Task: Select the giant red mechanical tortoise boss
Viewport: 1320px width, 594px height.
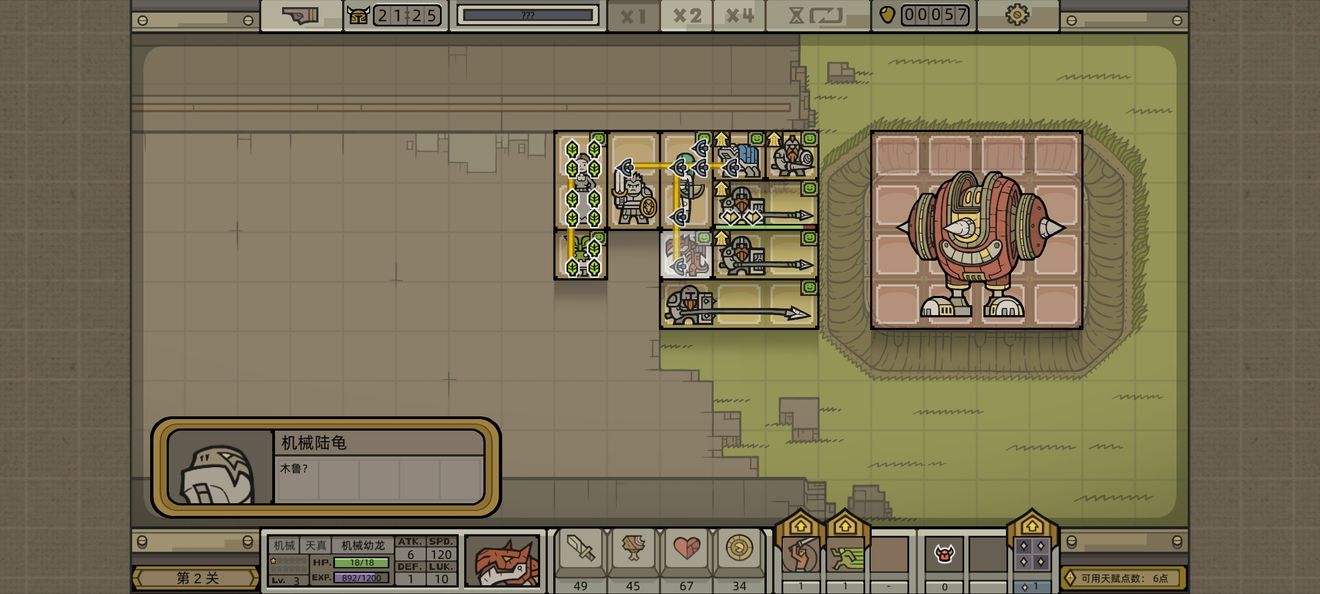Action: 976,231
